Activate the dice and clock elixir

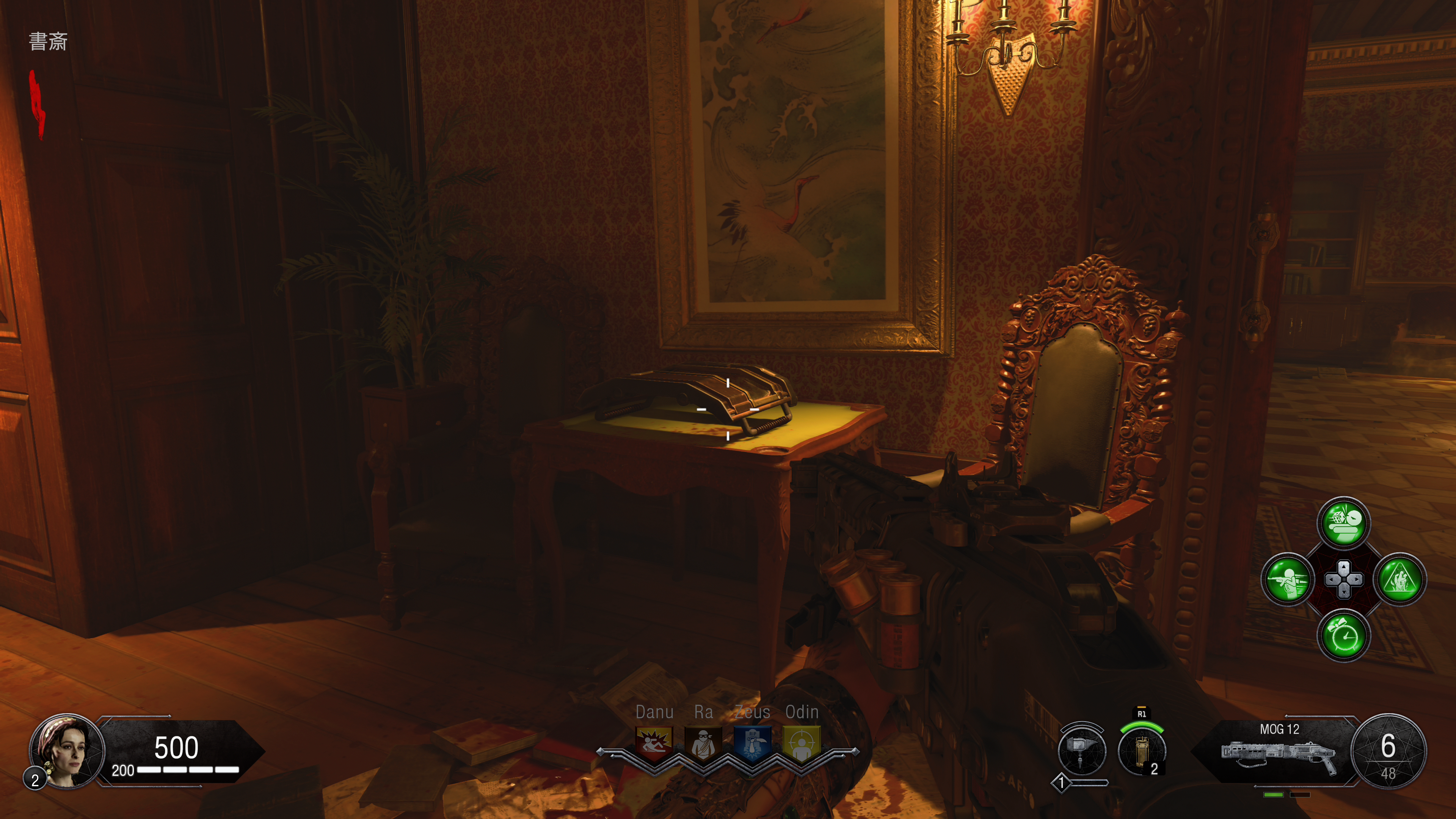(1343, 523)
